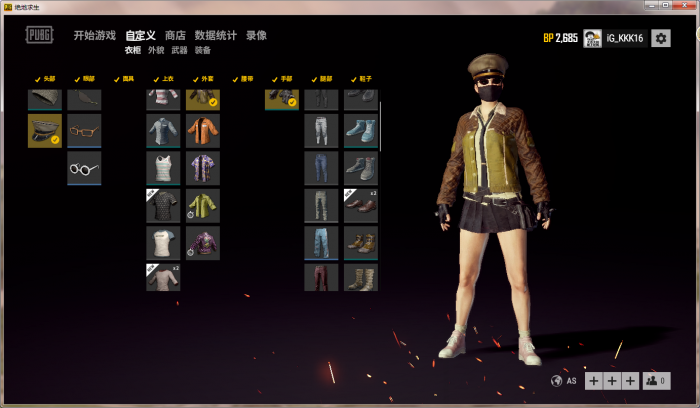Open the 录像 replays tab
The image size is (700, 408).
[256, 36]
